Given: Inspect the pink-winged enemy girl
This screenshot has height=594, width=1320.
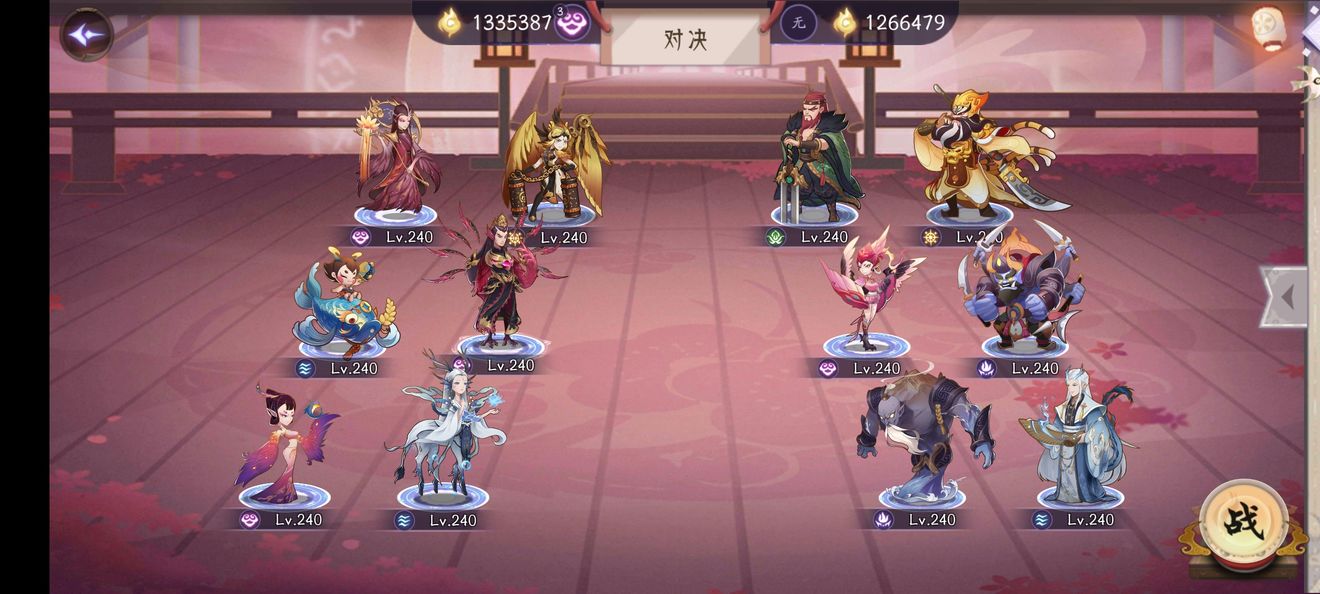Looking at the screenshot, I should point(868,290).
